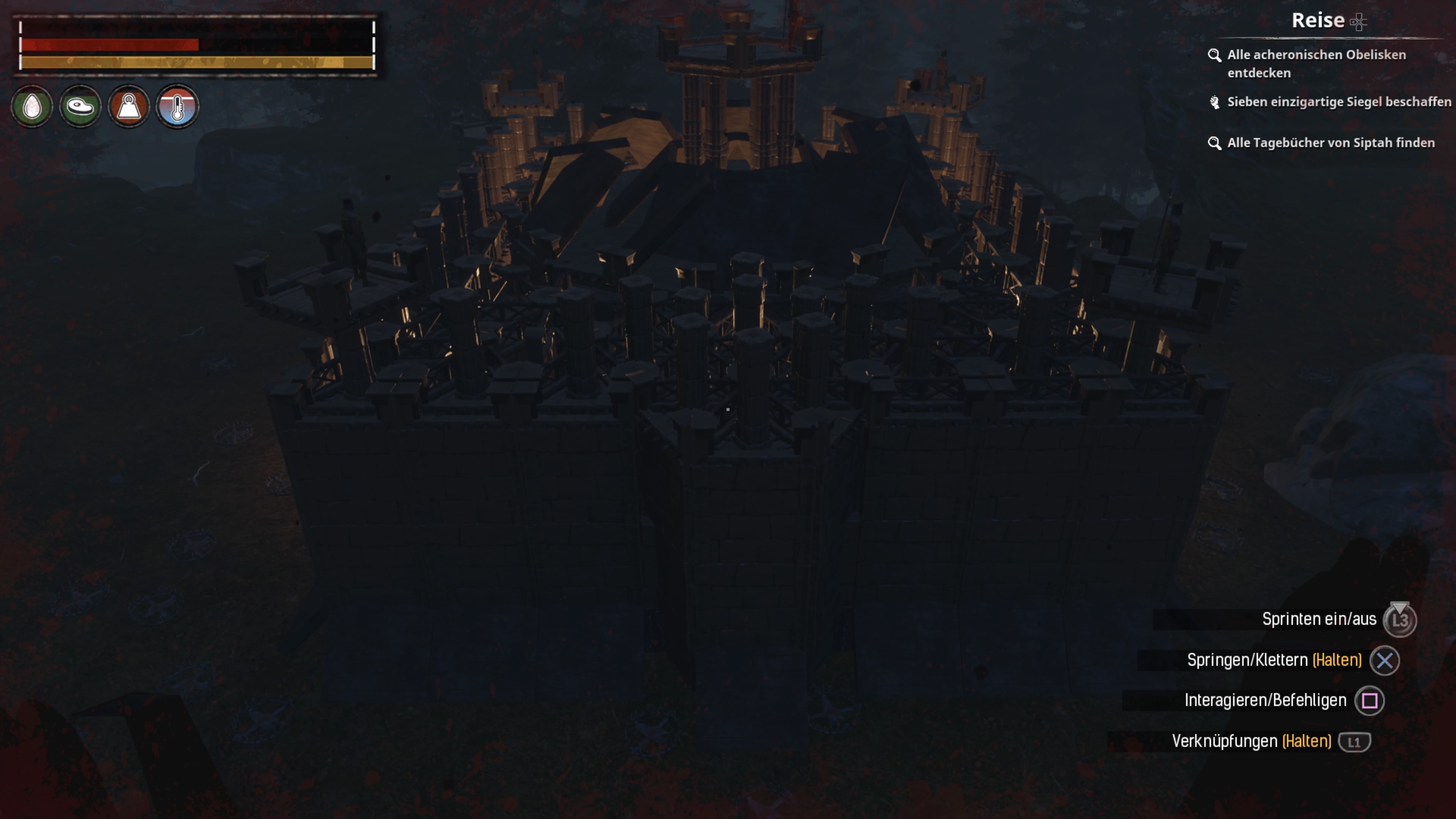Check the encumbrance weight status icon

pos(129,106)
